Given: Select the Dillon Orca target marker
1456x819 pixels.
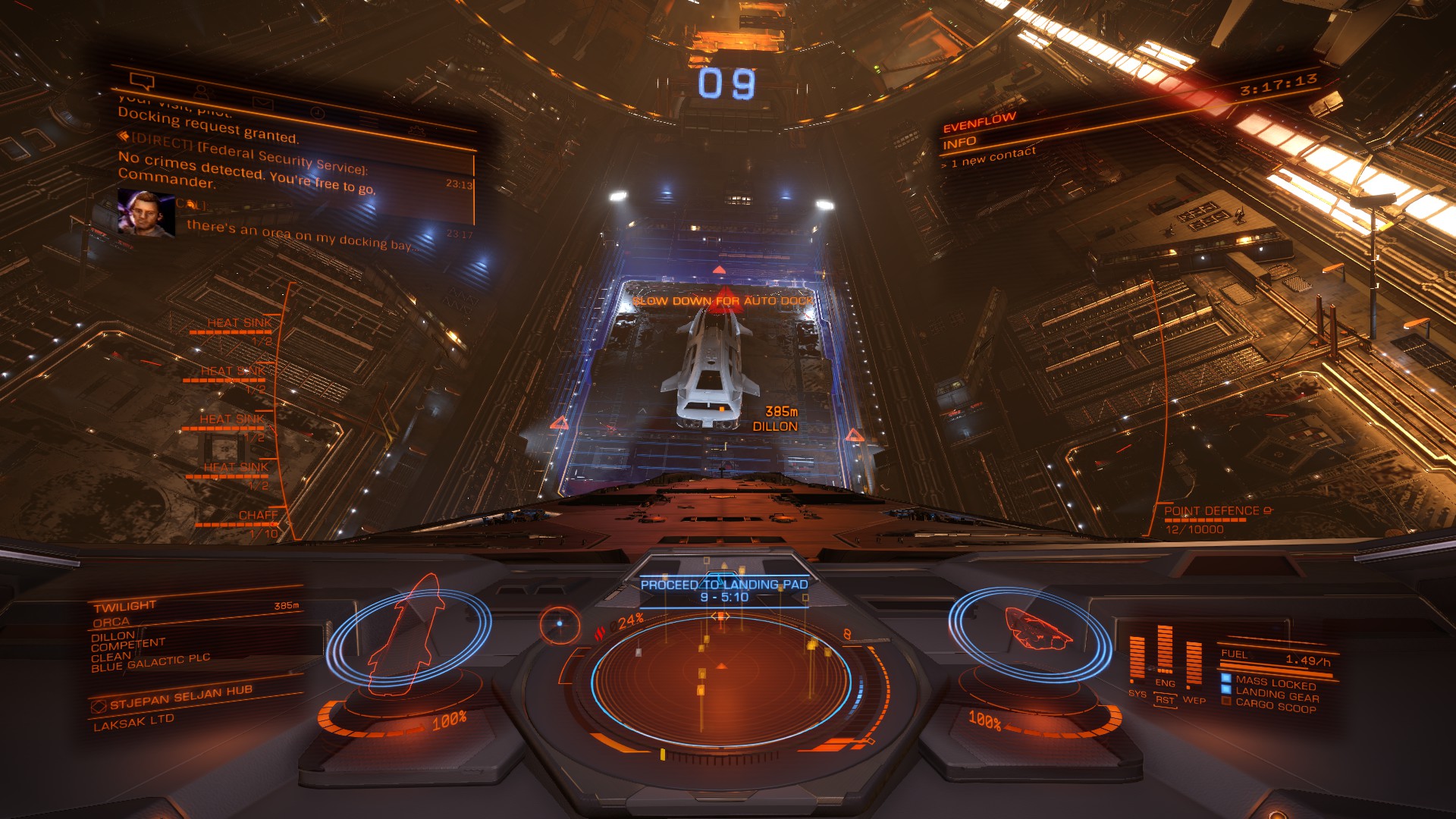Looking at the screenshot, I should click(x=775, y=419).
